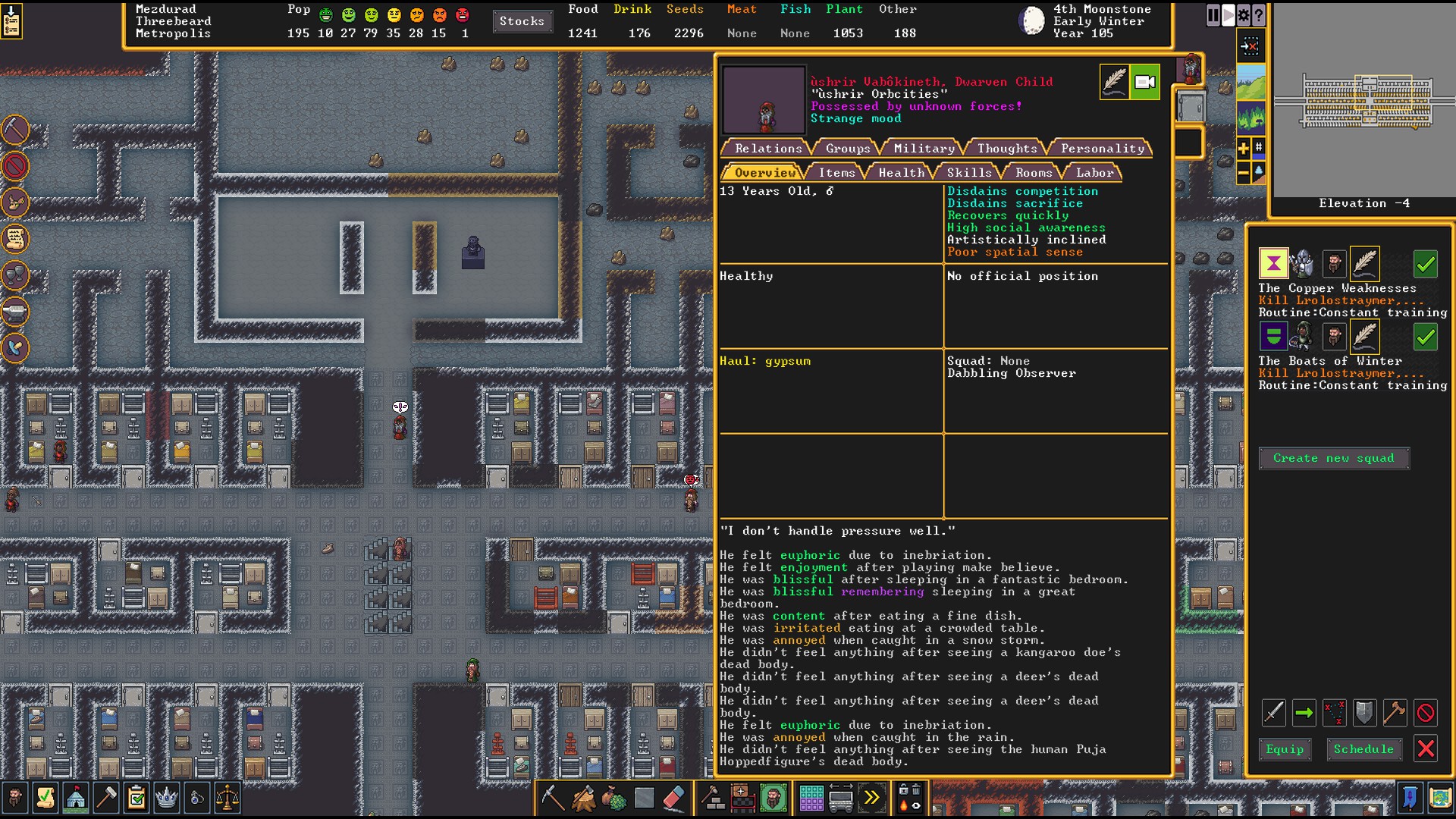This screenshot has width=1456, height=819.
Task: Click the green camera follow button
Action: (1145, 82)
